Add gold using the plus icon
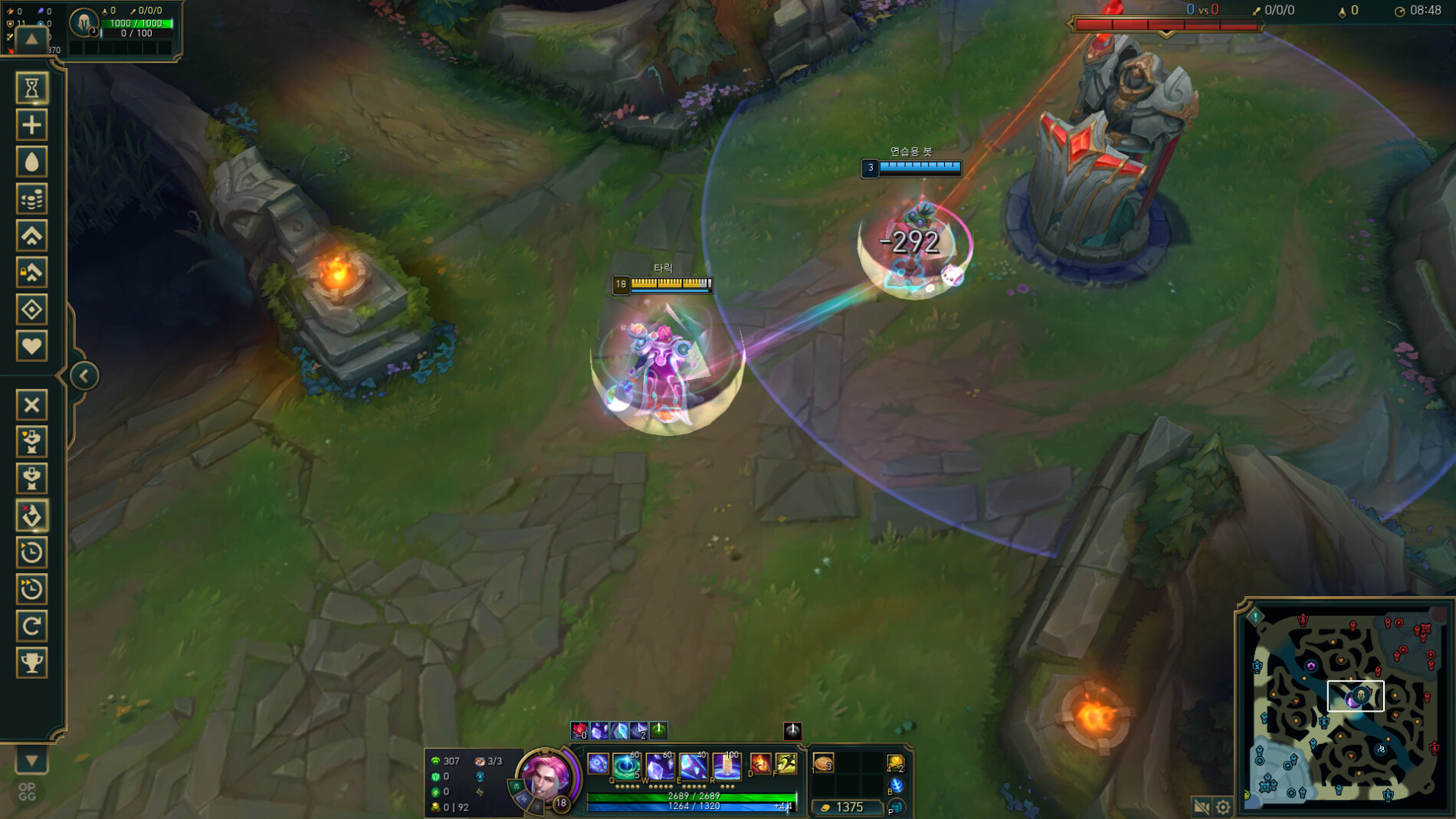This screenshot has height=819, width=1456. [31, 124]
